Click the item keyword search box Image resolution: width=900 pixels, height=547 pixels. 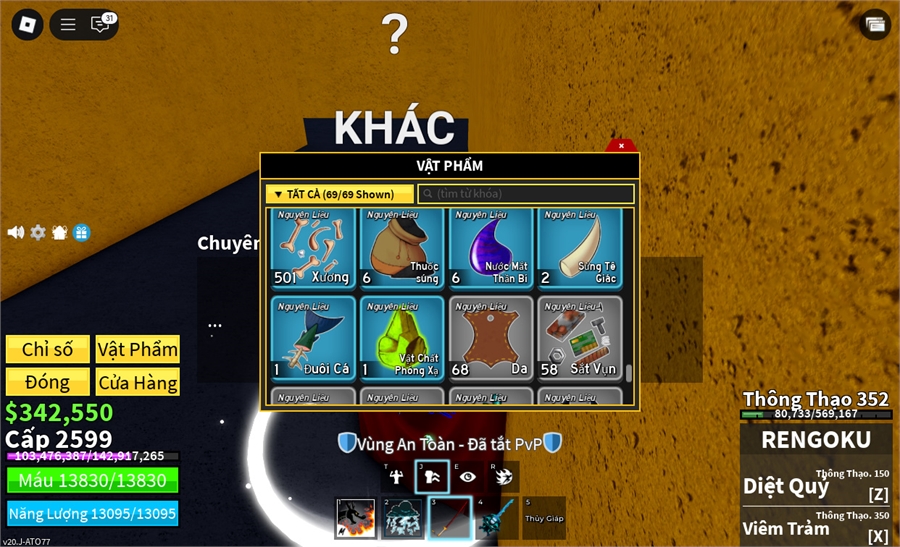point(526,194)
